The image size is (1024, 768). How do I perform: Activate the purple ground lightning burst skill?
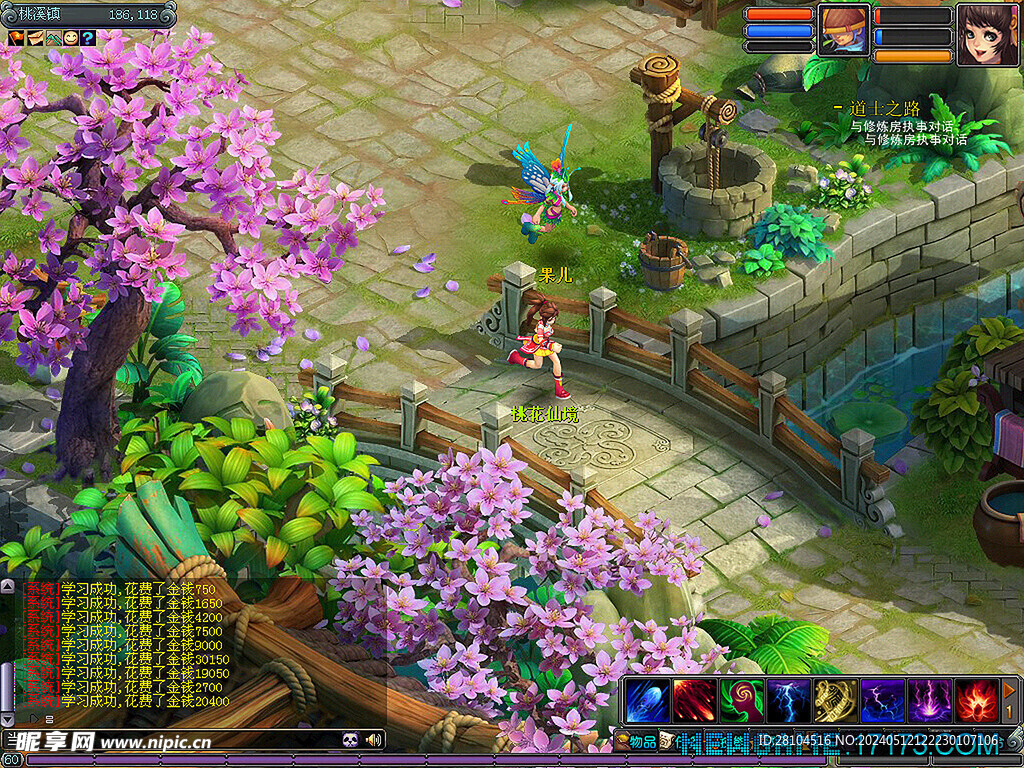[929, 700]
